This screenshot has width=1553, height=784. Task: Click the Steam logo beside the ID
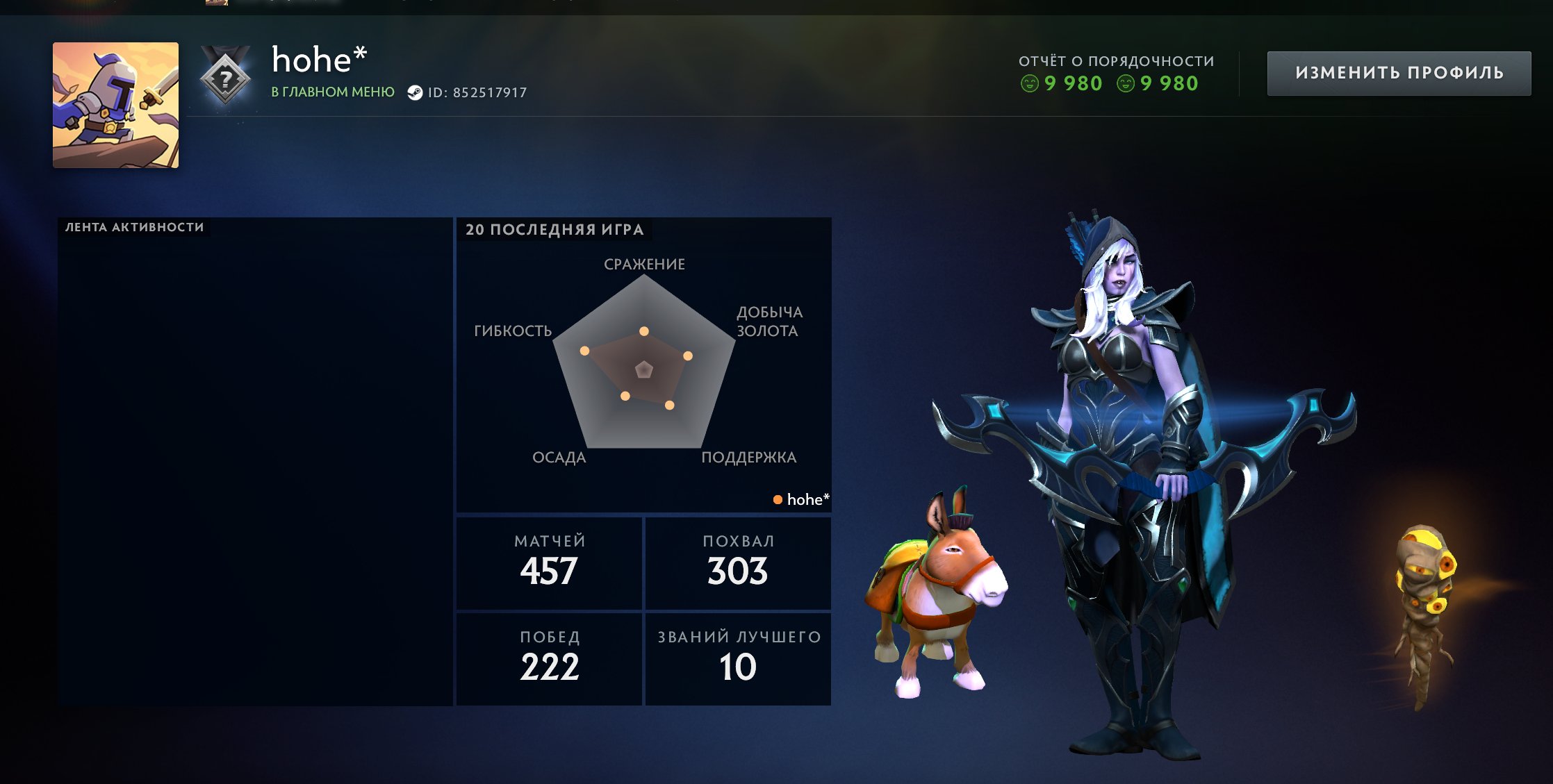click(x=415, y=93)
